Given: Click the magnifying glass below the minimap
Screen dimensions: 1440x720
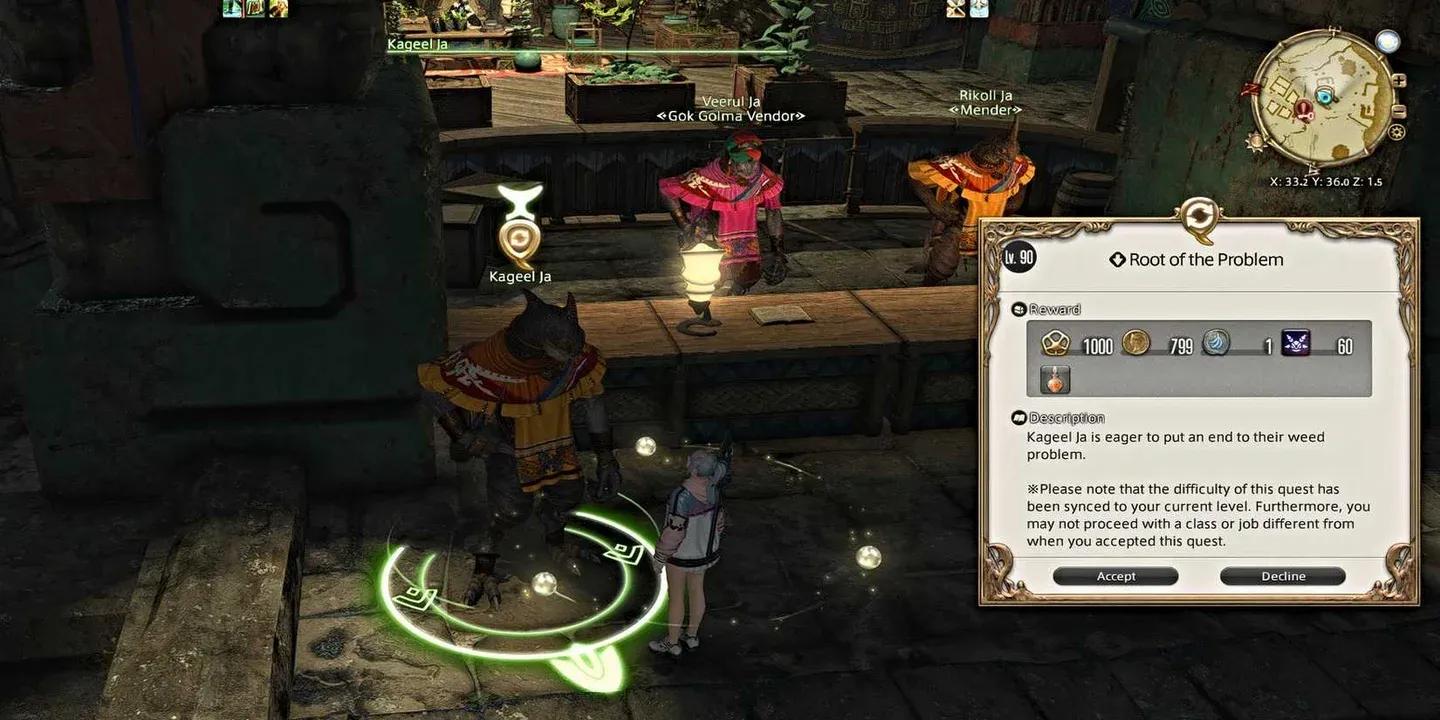Looking at the screenshot, I should (x=1395, y=133).
